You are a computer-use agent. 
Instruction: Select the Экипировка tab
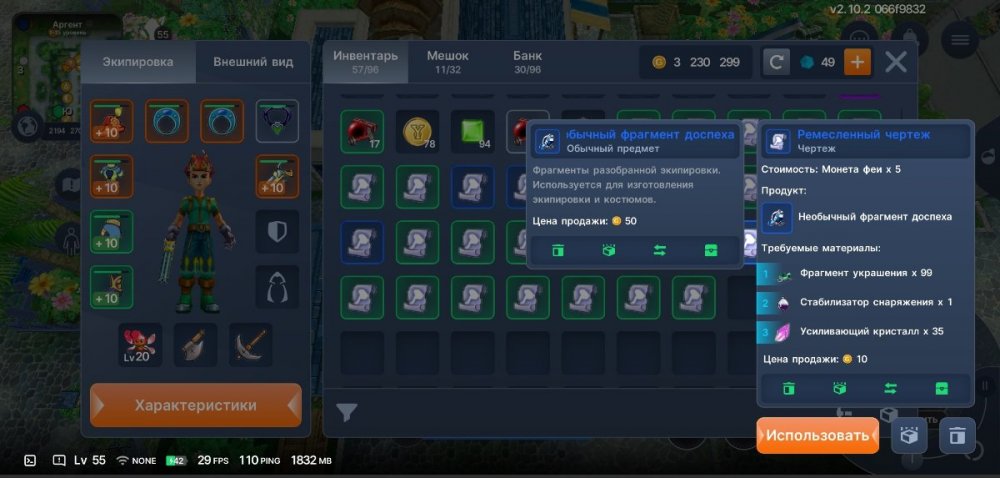(138, 62)
